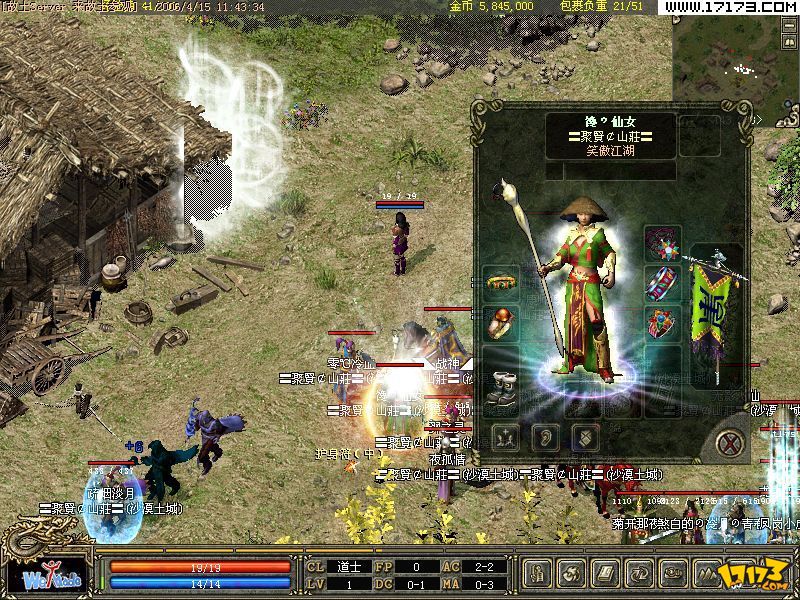The width and height of the screenshot is (800, 600).
Task: Click the swirl icon on bottom bar
Action: [x=571, y=574]
